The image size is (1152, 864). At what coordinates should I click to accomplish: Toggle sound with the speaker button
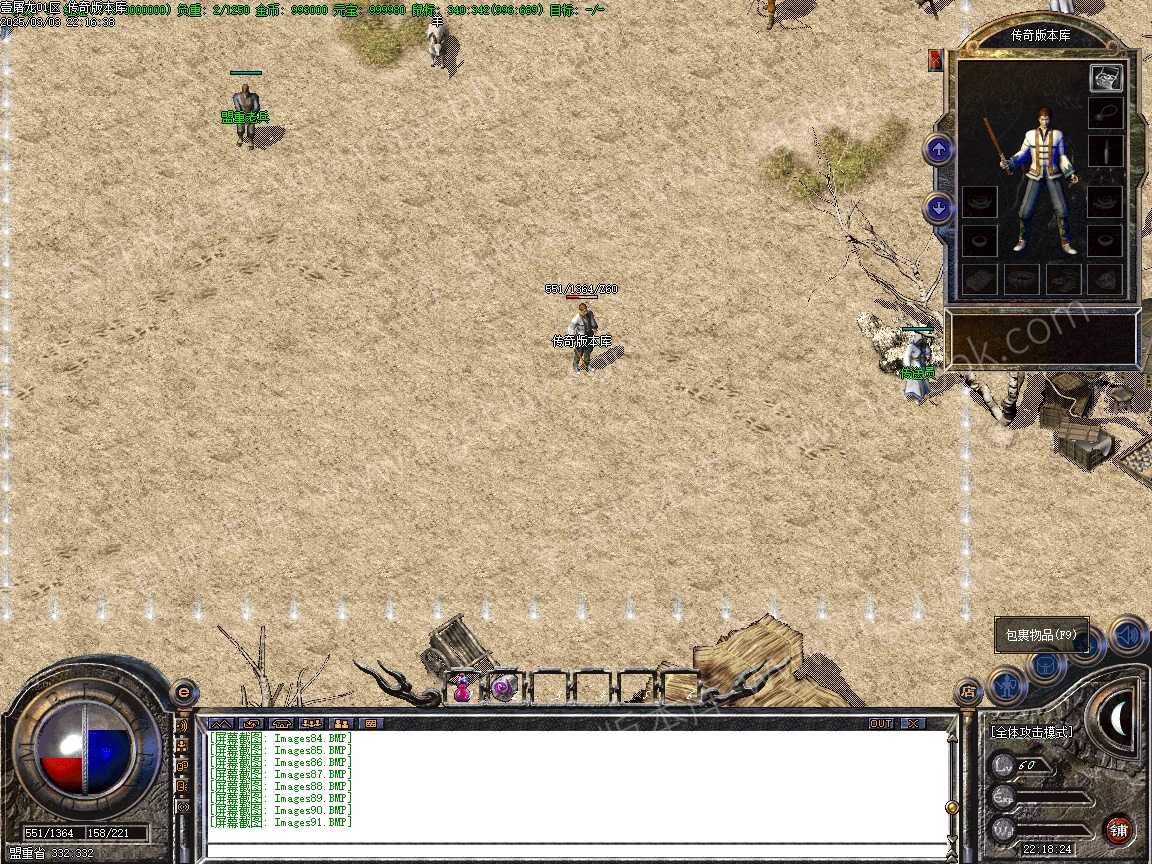click(x=1128, y=634)
